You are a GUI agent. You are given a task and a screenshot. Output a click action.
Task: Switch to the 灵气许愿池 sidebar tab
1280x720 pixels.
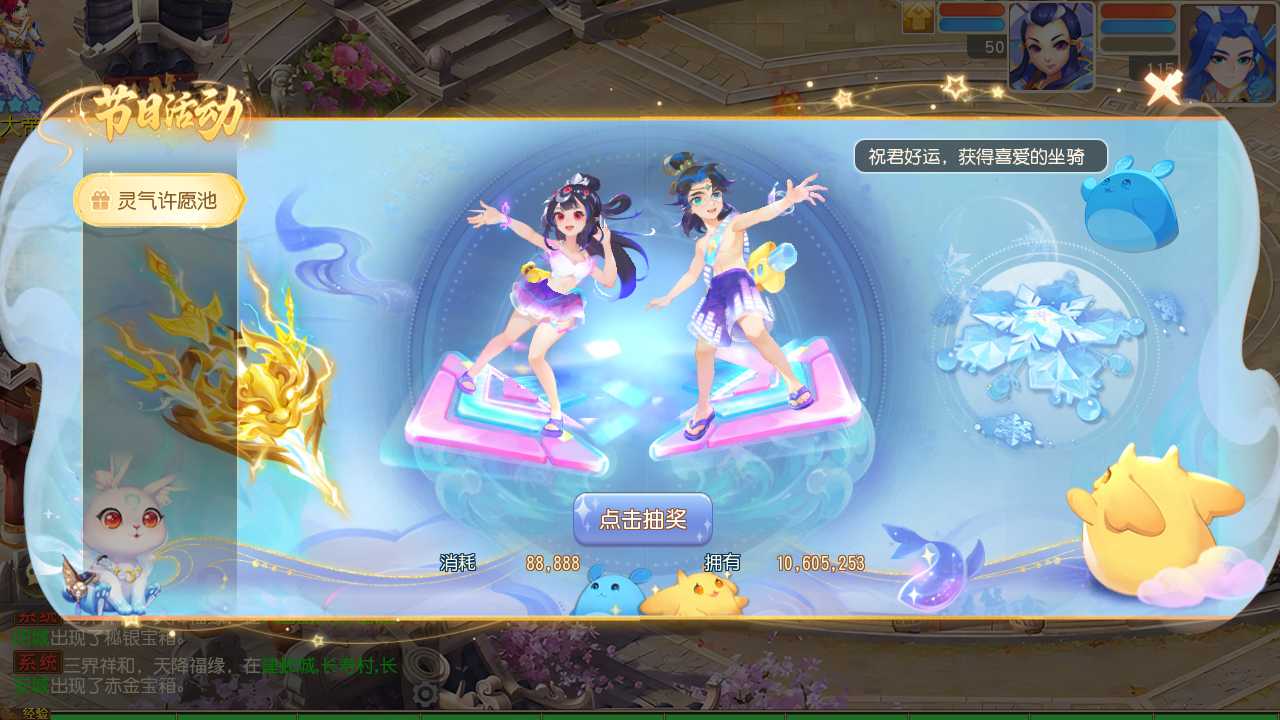(x=160, y=199)
